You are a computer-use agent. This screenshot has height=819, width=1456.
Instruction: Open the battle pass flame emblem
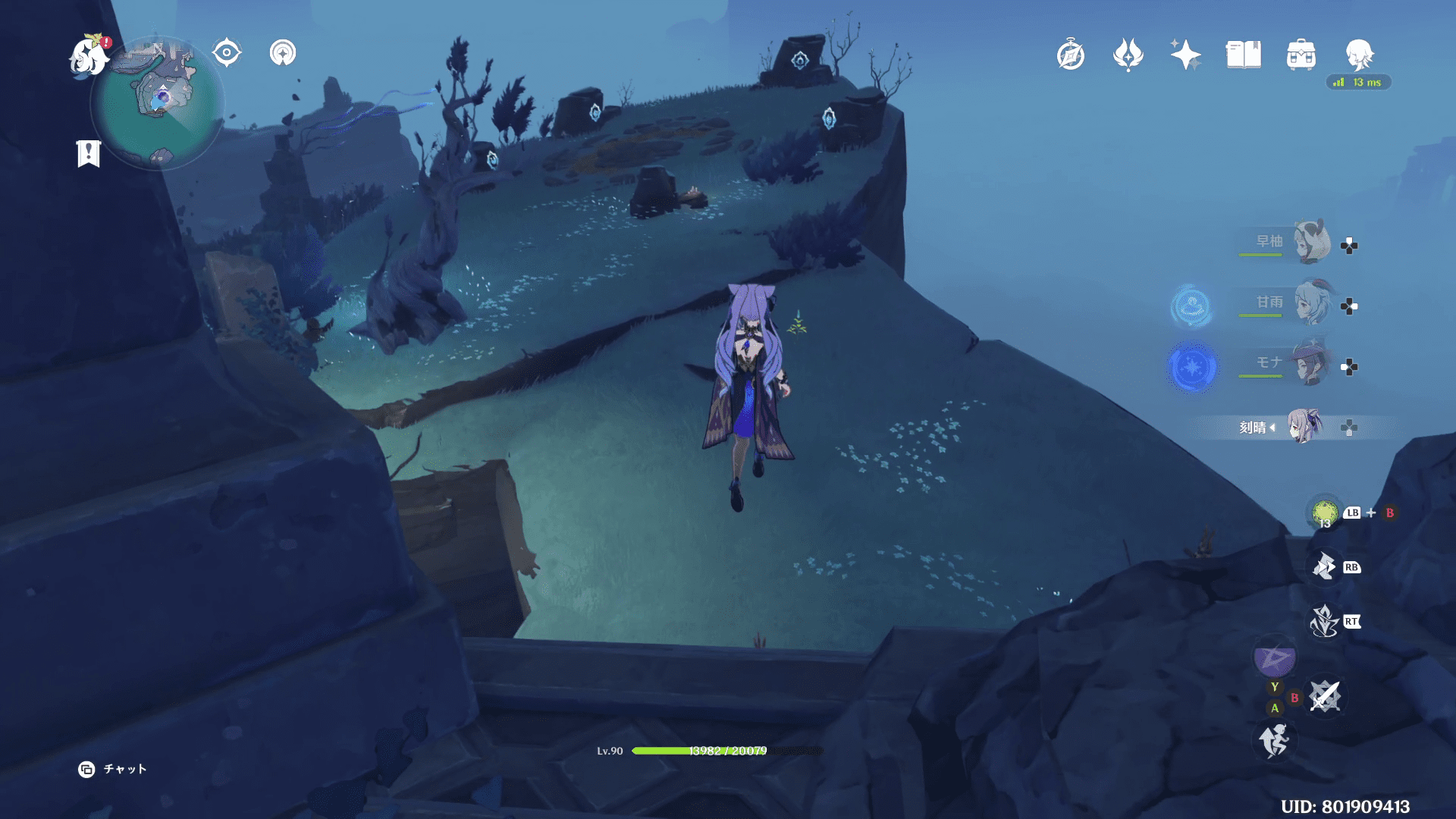click(x=1128, y=55)
